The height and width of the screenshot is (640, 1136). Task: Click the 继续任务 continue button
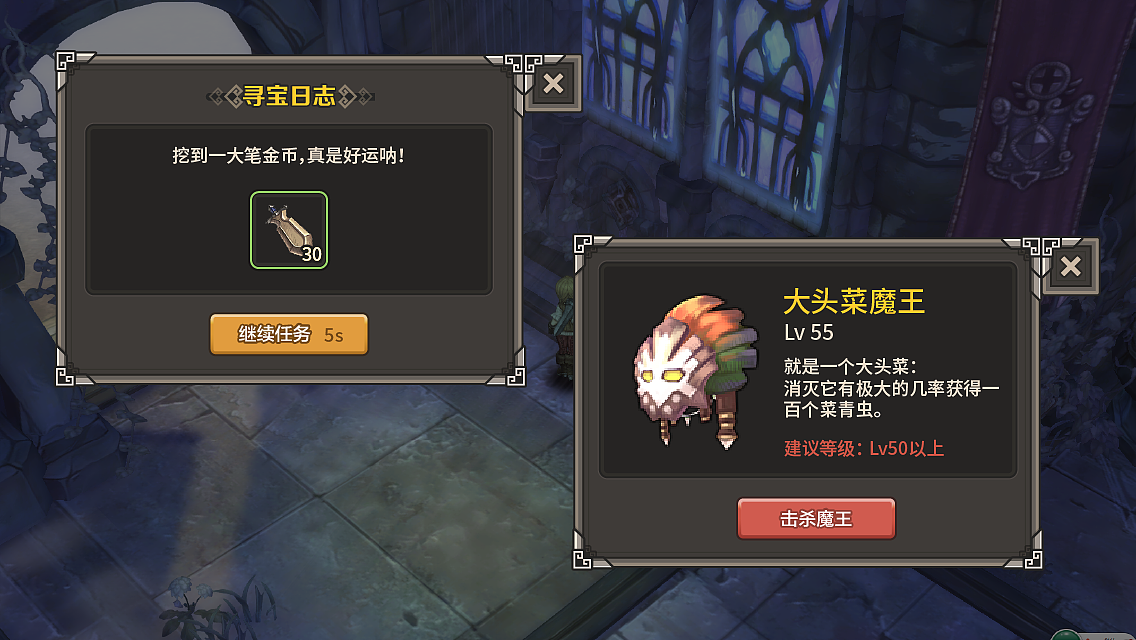(x=289, y=334)
